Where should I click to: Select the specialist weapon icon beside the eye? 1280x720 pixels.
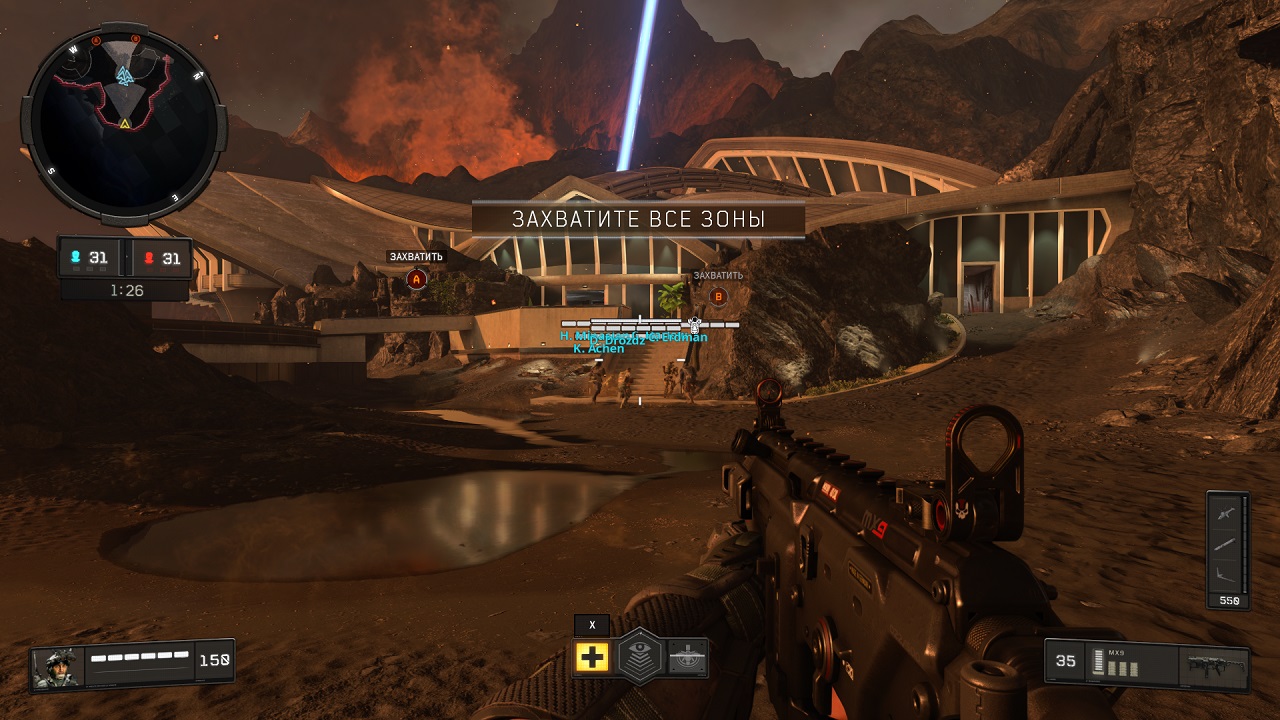[687, 657]
